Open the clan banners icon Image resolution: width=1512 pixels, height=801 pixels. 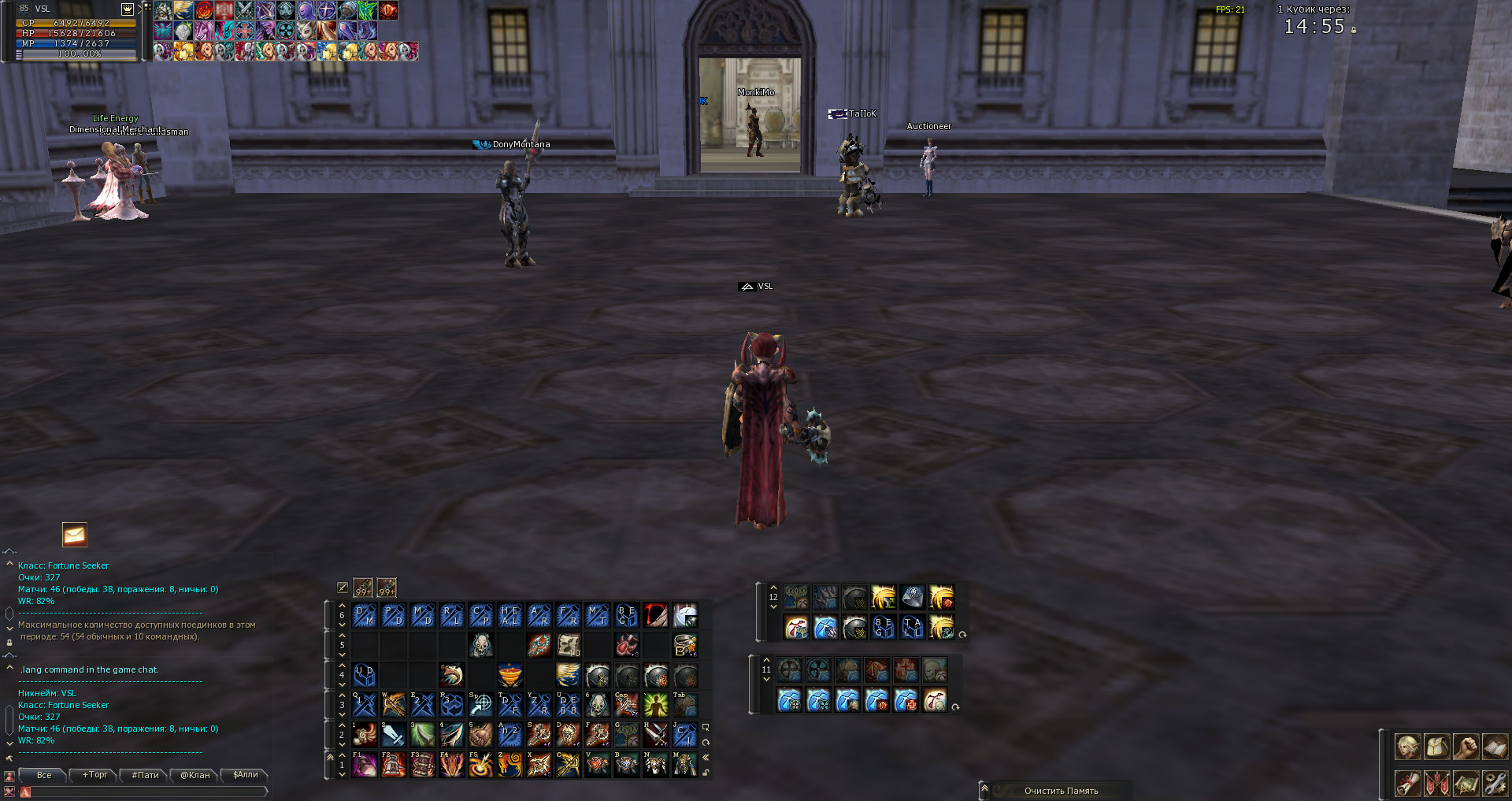tap(1436, 783)
